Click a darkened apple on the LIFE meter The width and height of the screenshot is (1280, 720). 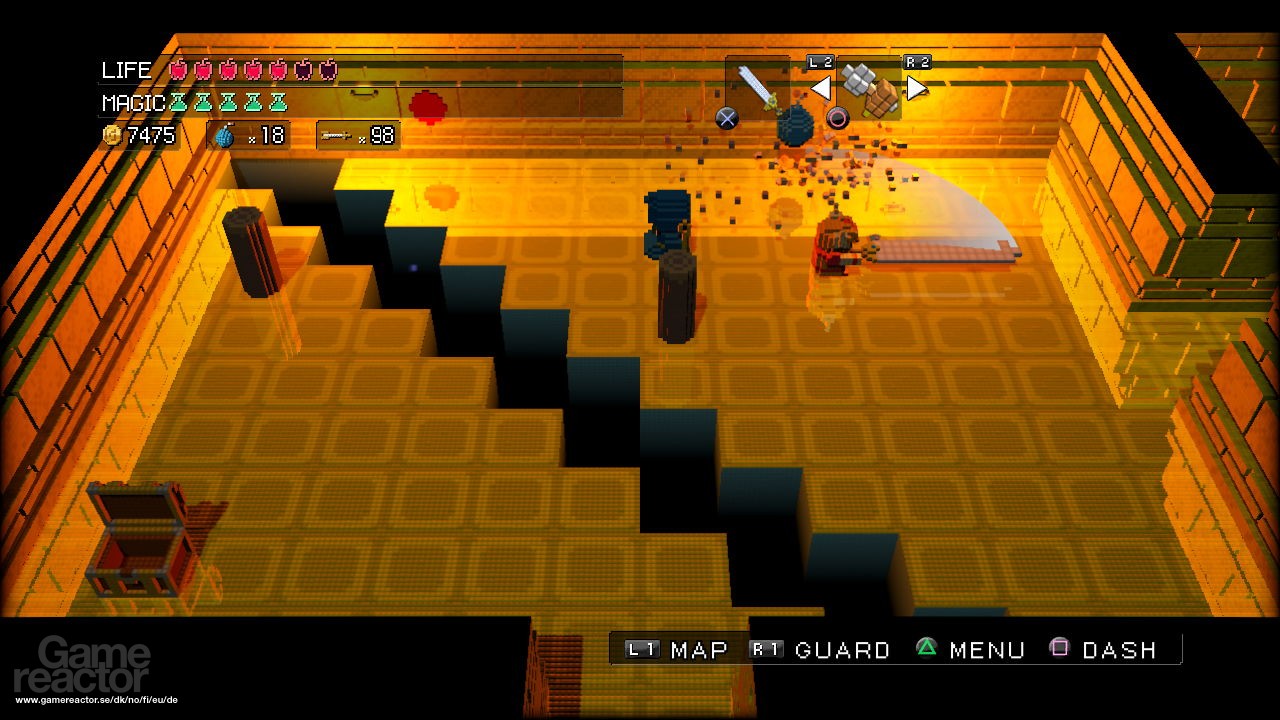301,70
